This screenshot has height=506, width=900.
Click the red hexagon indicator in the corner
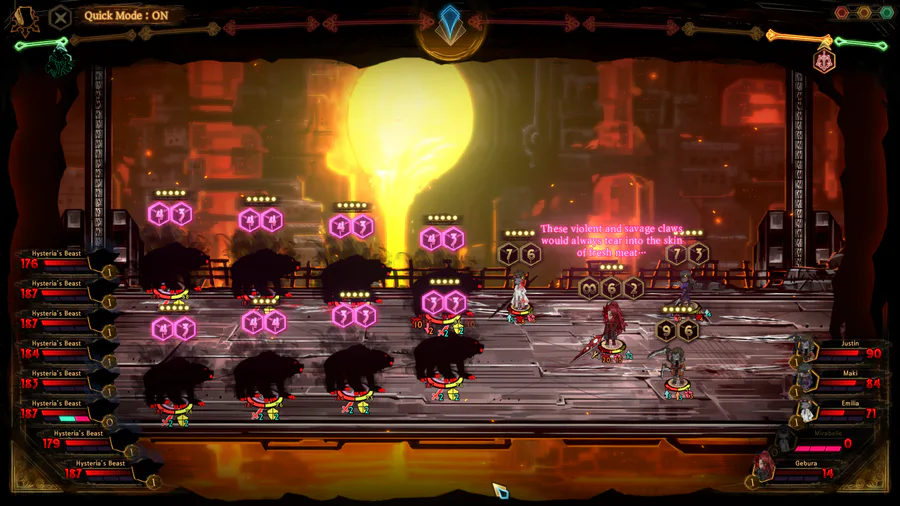click(842, 13)
